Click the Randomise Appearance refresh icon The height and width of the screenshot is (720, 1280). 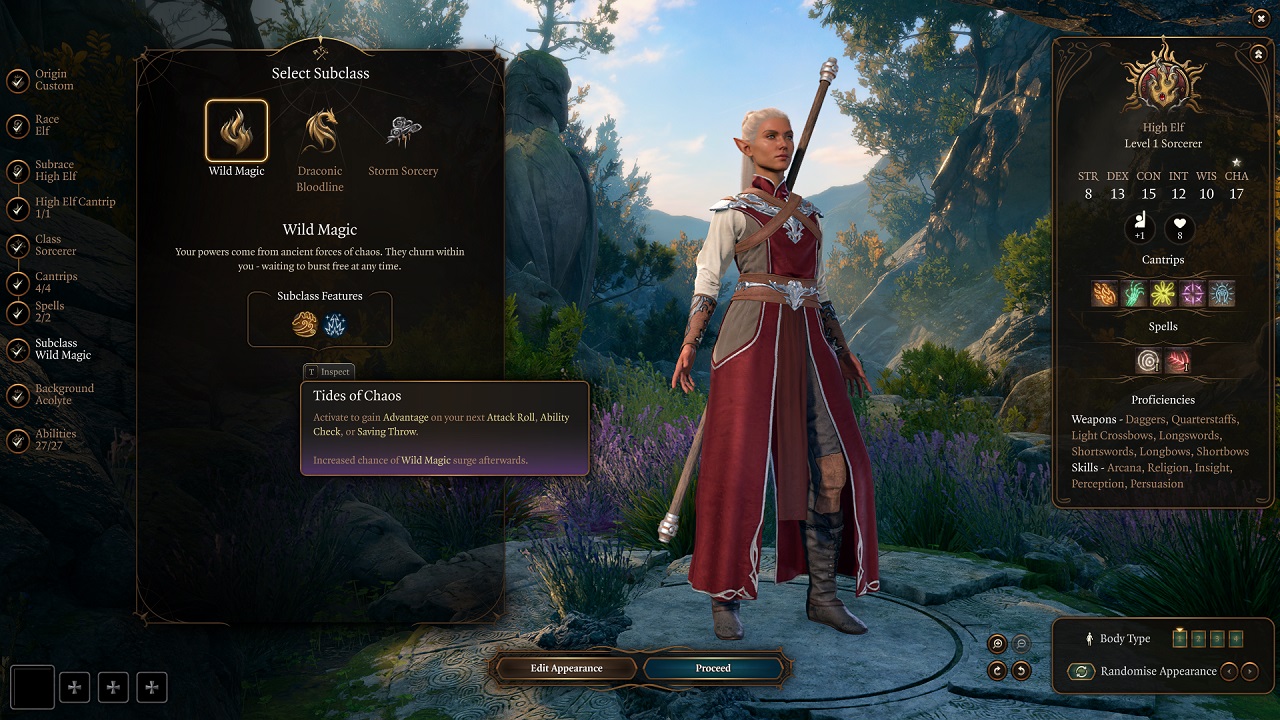coord(1081,671)
